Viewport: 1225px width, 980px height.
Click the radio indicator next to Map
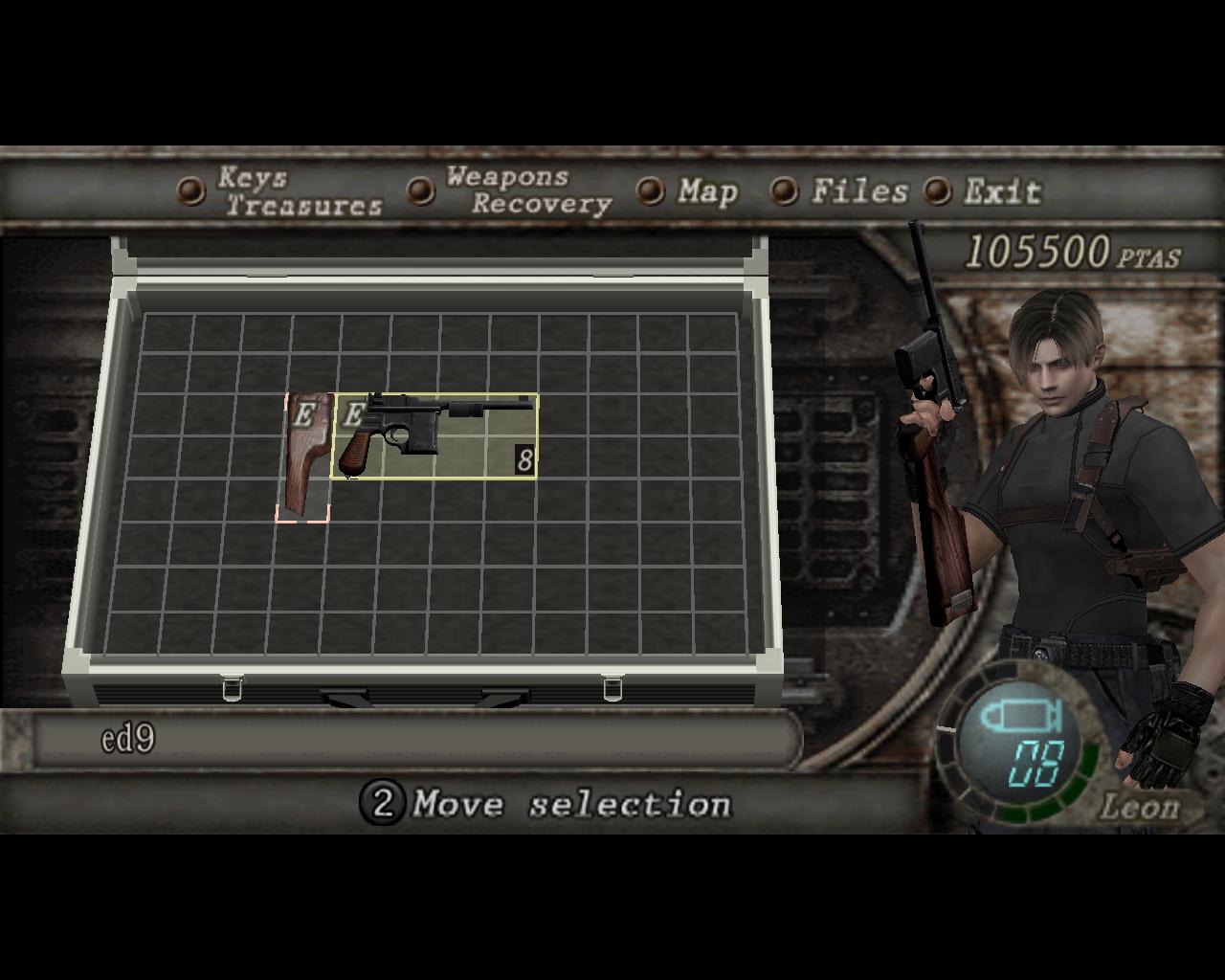click(652, 192)
